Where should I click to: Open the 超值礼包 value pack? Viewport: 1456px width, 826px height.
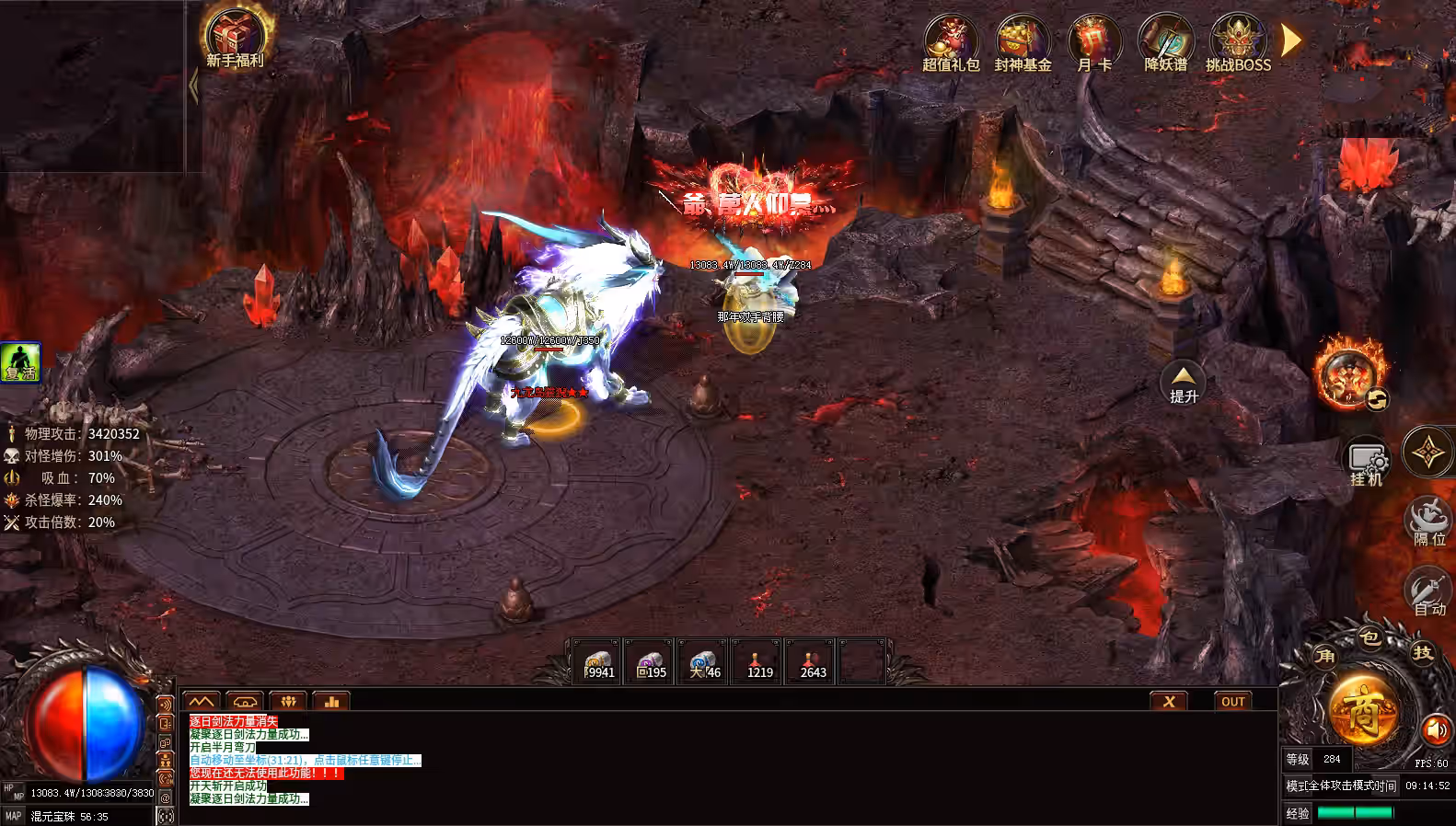click(x=950, y=41)
